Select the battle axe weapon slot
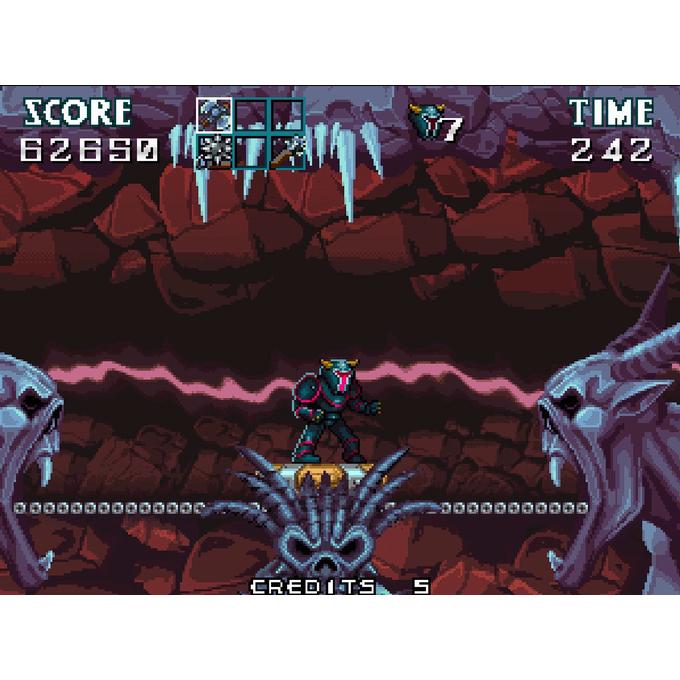Image resolution: width=680 pixels, height=680 pixels. pyautogui.click(x=213, y=113)
